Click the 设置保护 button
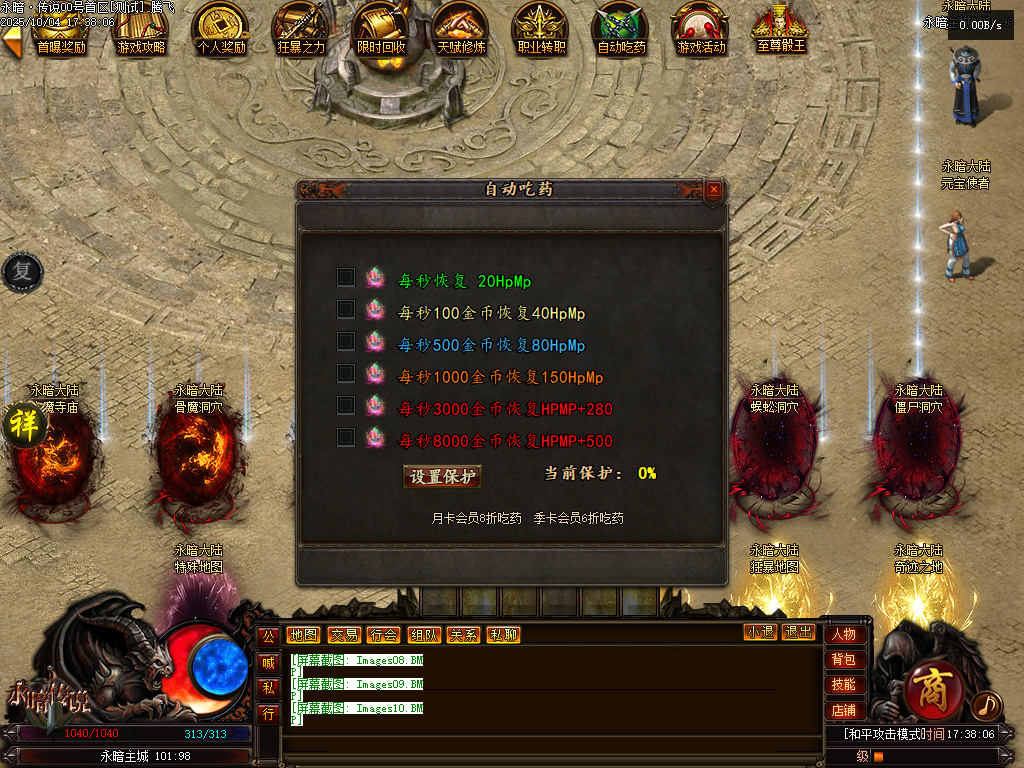Viewport: 1024px width, 768px height. click(442, 477)
